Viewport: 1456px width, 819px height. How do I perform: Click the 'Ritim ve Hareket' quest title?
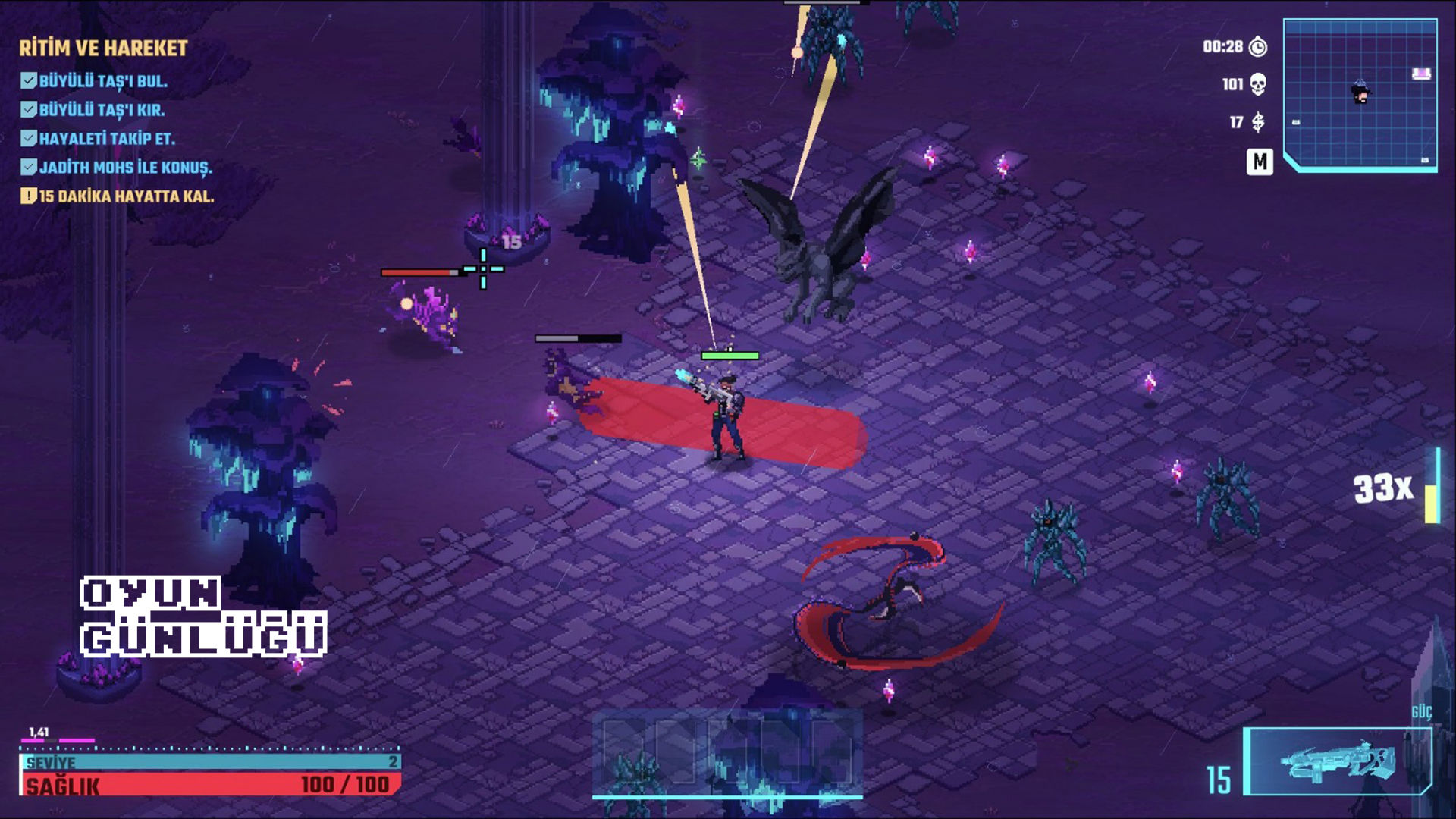(103, 49)
